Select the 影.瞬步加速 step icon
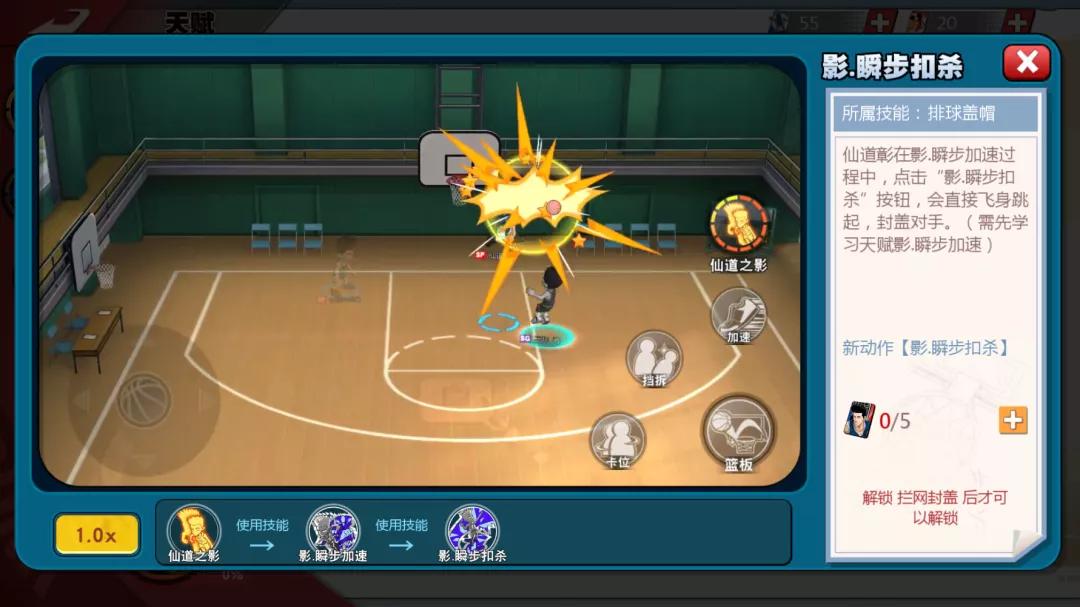The height and width of the screenshot is (607, 1080). coord(332,529)
